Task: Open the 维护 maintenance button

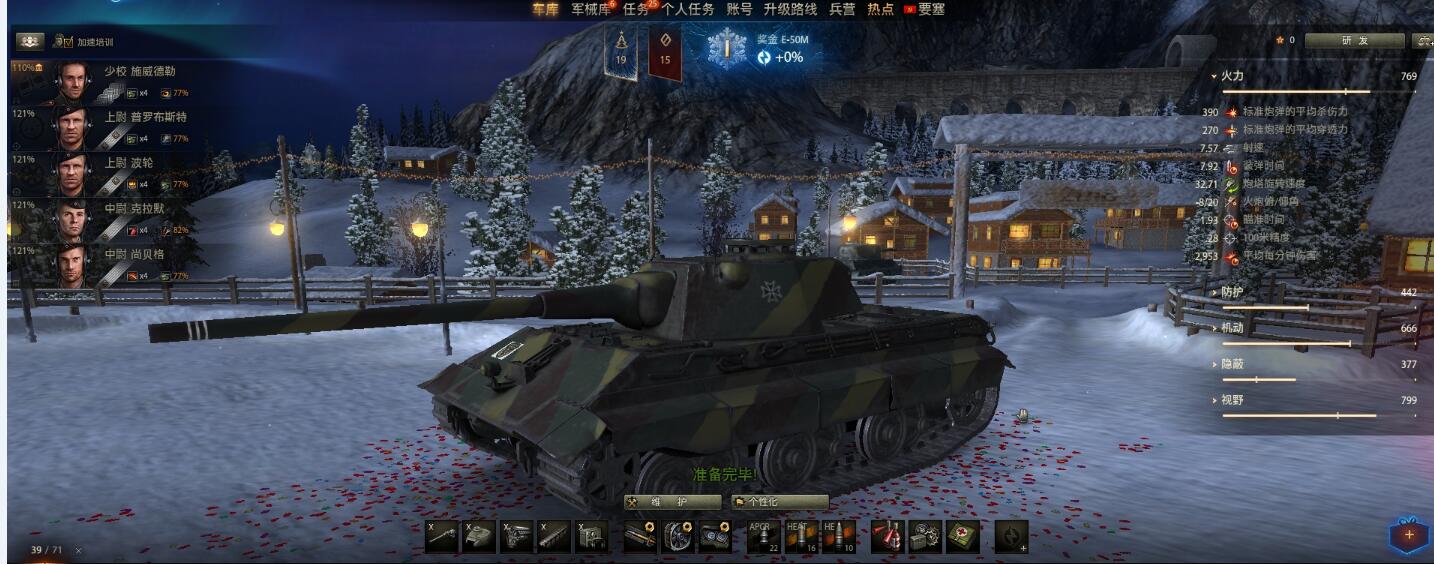Action: [673, 502]
